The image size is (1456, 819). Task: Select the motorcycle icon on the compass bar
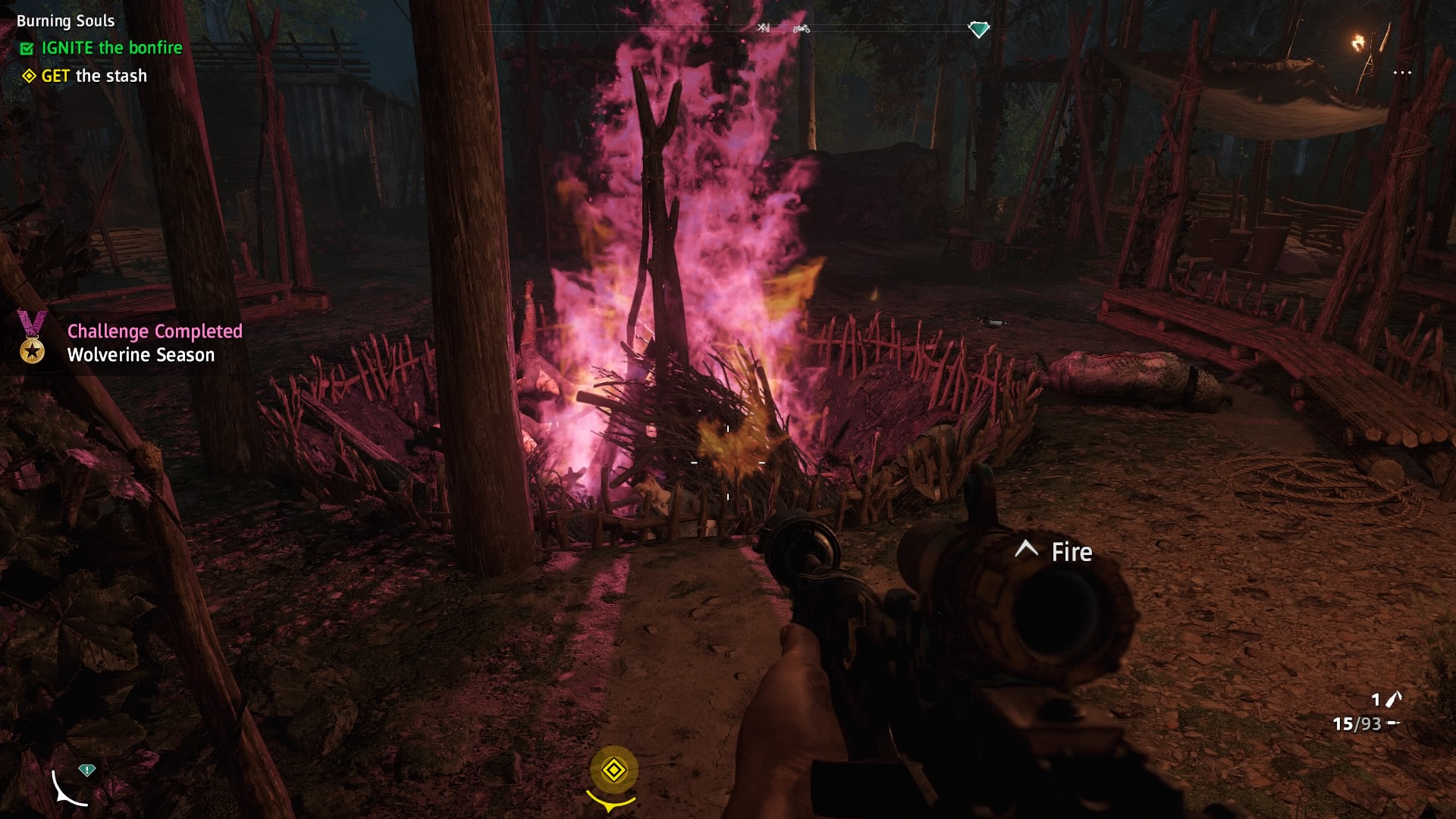click(x=802, y=29)
